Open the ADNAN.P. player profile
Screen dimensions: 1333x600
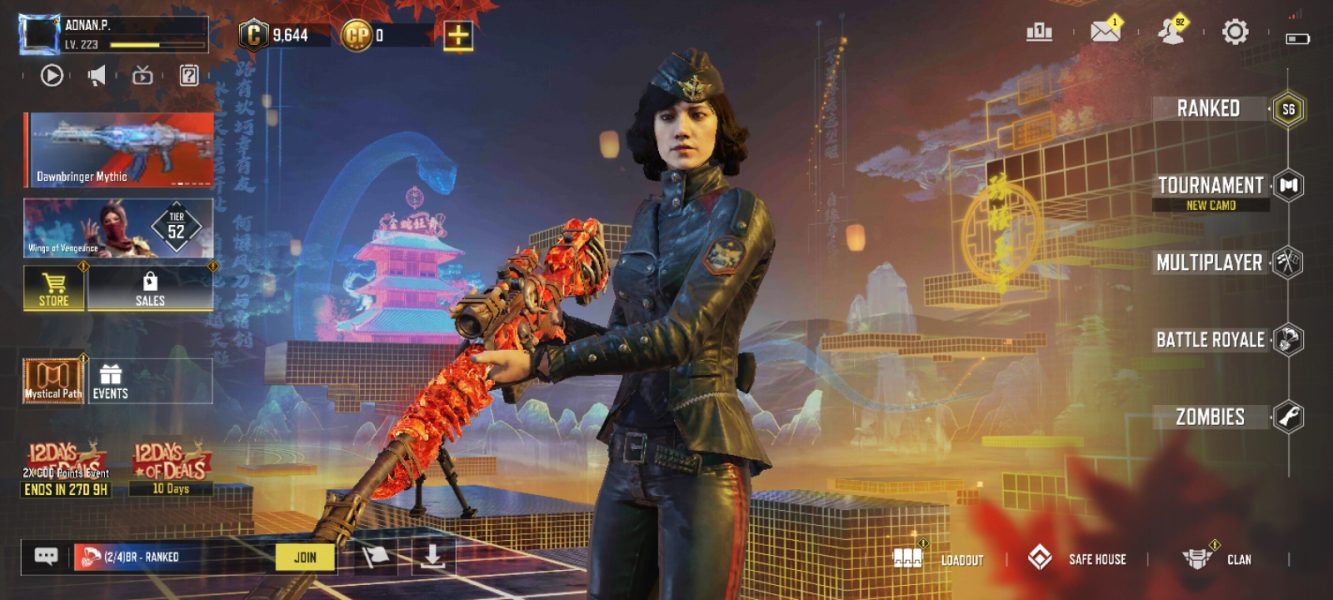pyautogui.click(x=113, y=34)
